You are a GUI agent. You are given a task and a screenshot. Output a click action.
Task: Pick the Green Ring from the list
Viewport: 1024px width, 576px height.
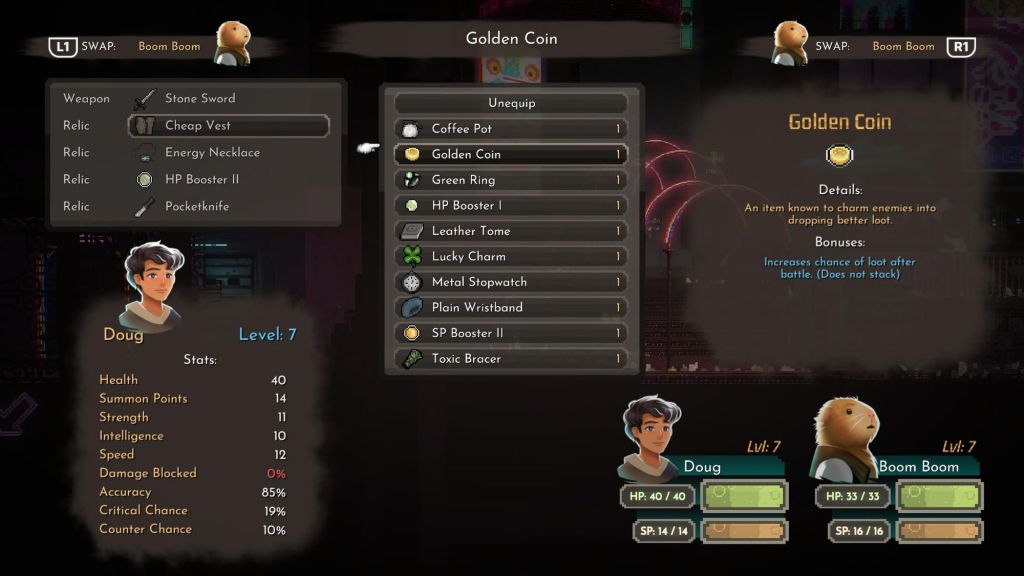point(511,180)
